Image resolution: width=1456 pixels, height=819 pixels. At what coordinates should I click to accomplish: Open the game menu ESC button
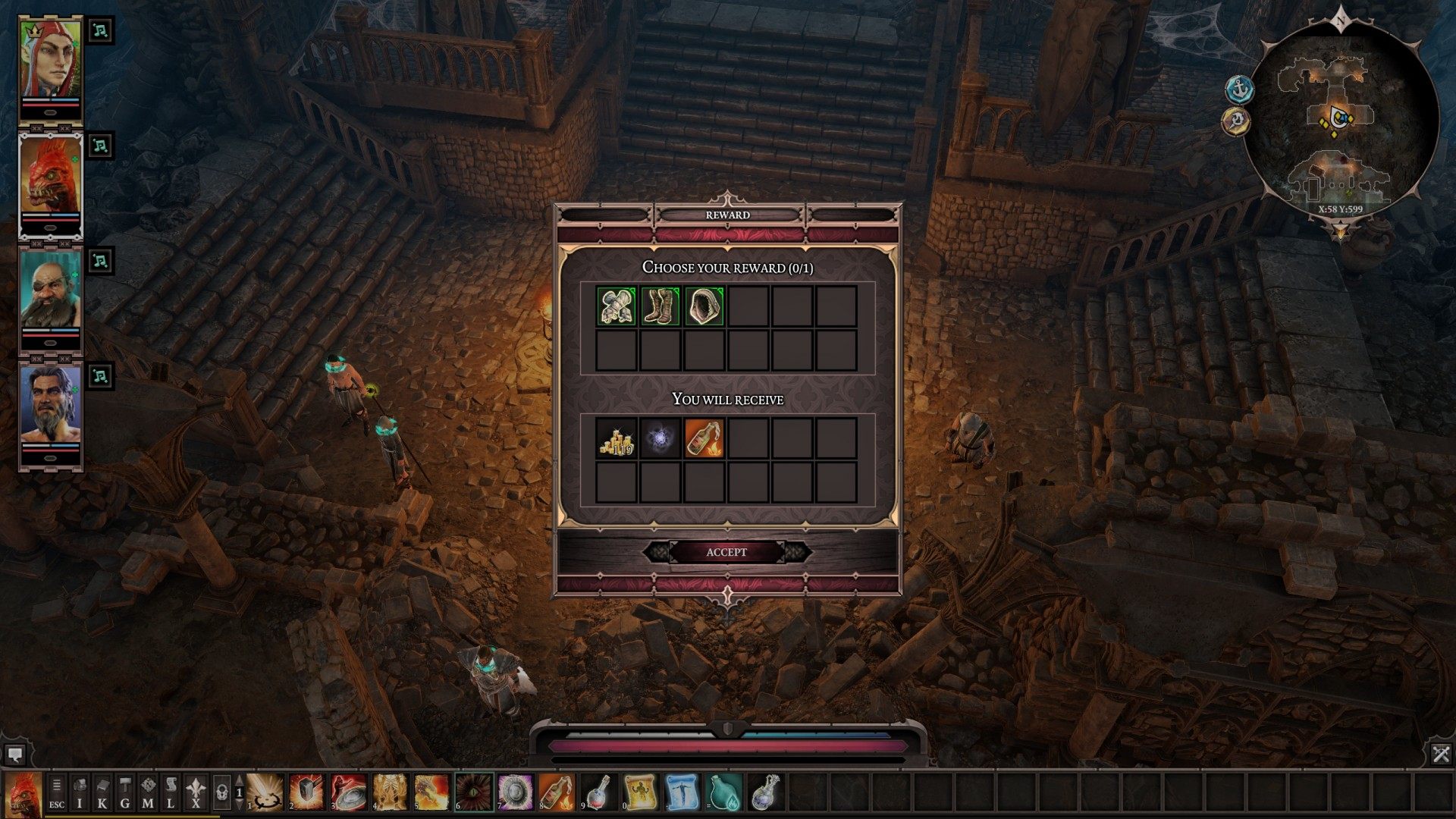57,794
